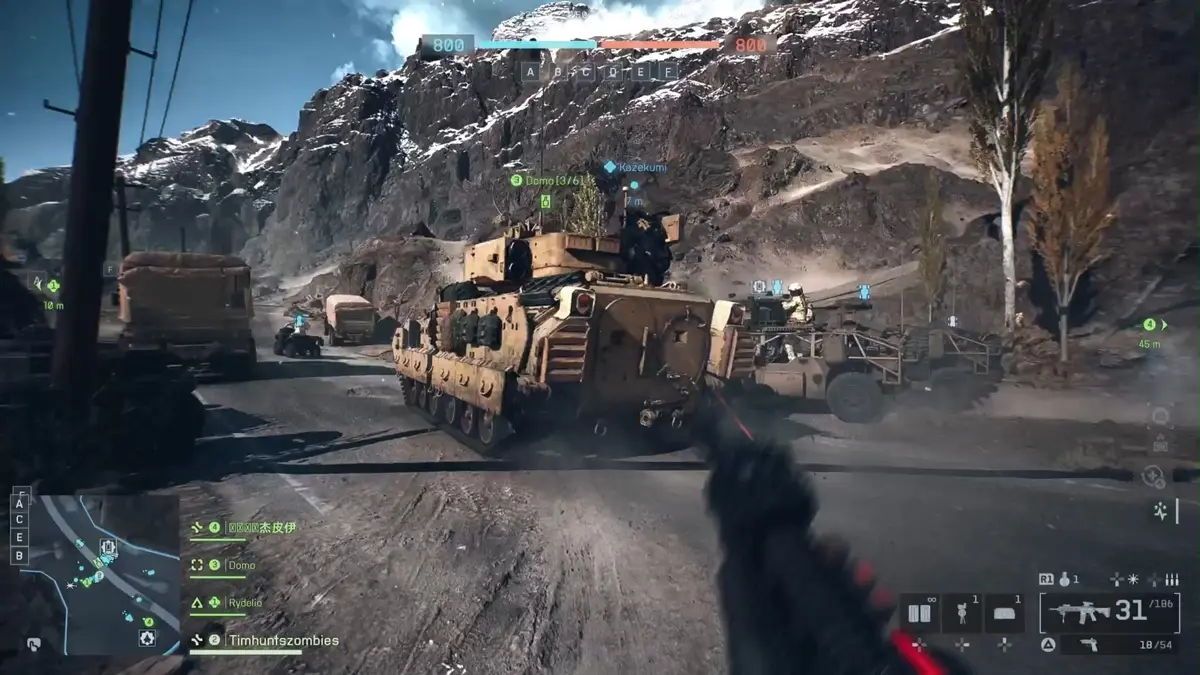Click objective B marker beside the minimap

tap(19, 555)
